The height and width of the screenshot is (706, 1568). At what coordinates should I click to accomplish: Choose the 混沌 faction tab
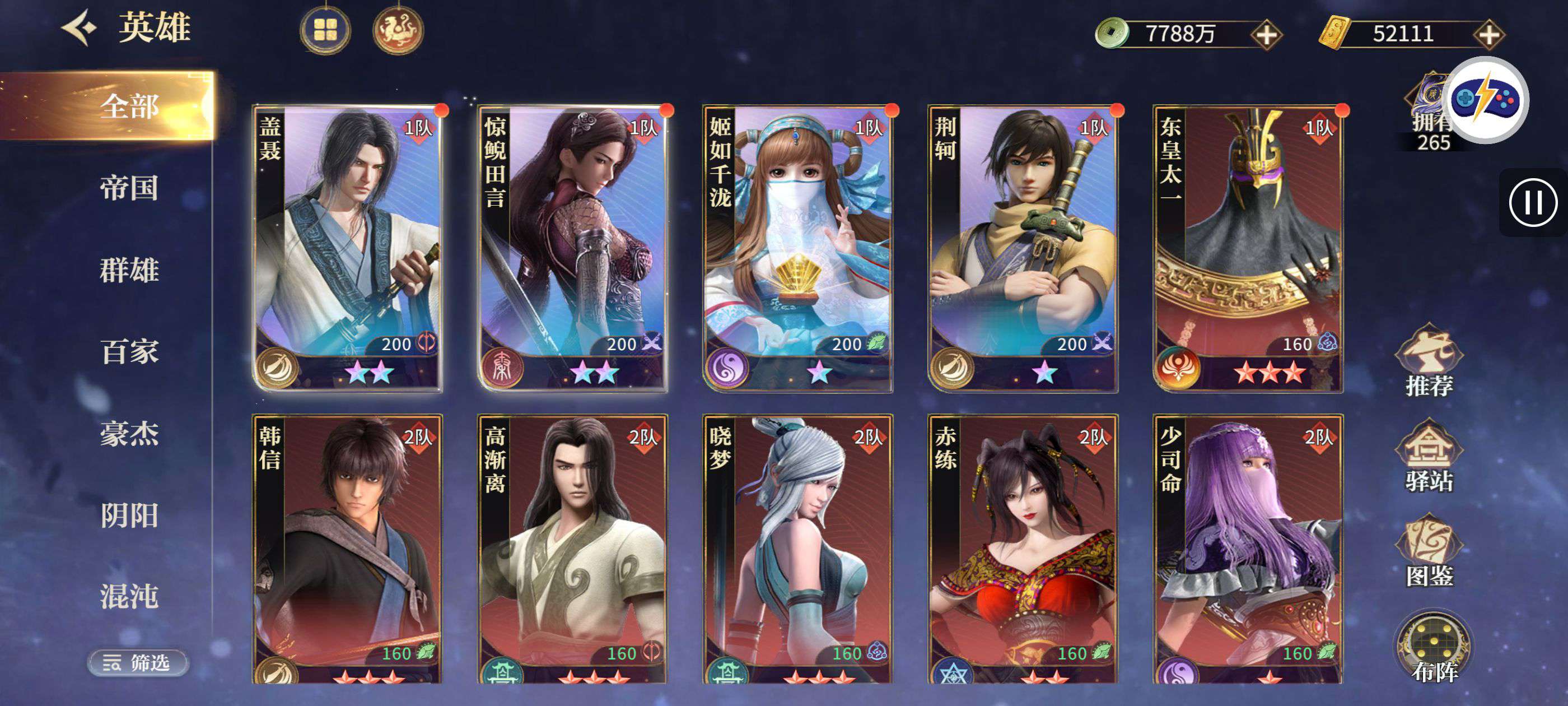[x=129, y=596]
